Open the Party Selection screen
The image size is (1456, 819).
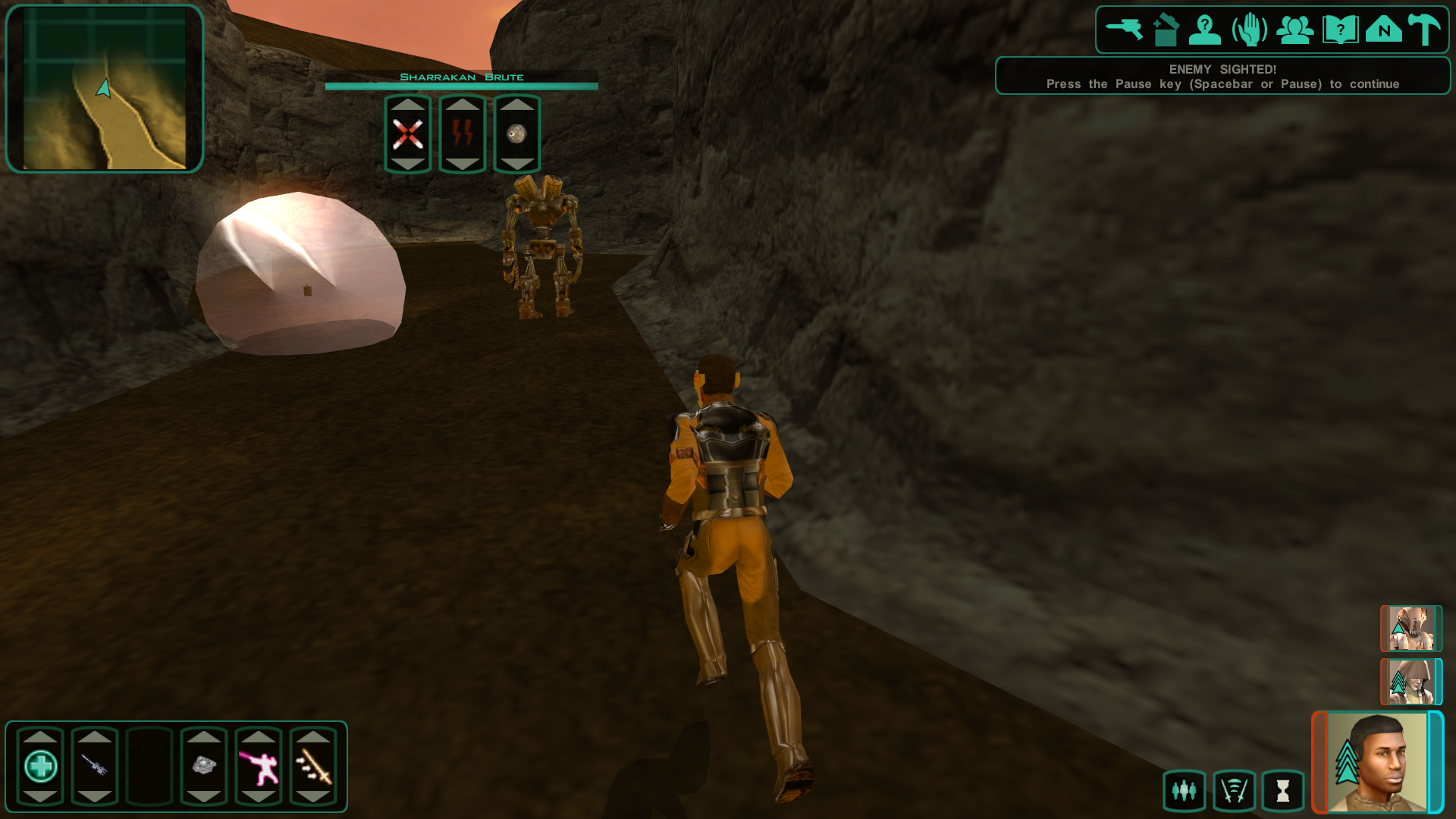(1295, 29)
